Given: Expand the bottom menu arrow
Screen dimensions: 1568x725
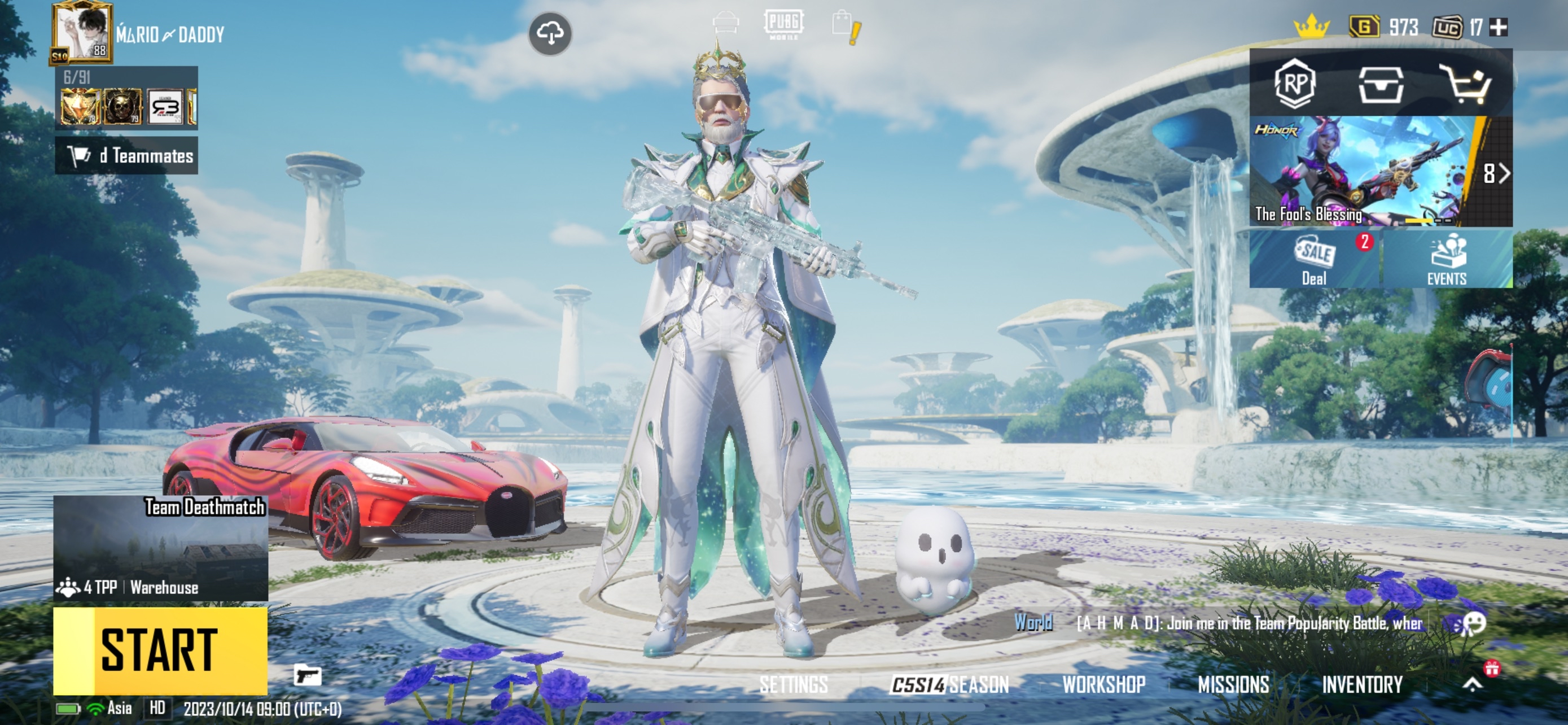Looking at the screenshot, I should click(x=1473, y=685).
